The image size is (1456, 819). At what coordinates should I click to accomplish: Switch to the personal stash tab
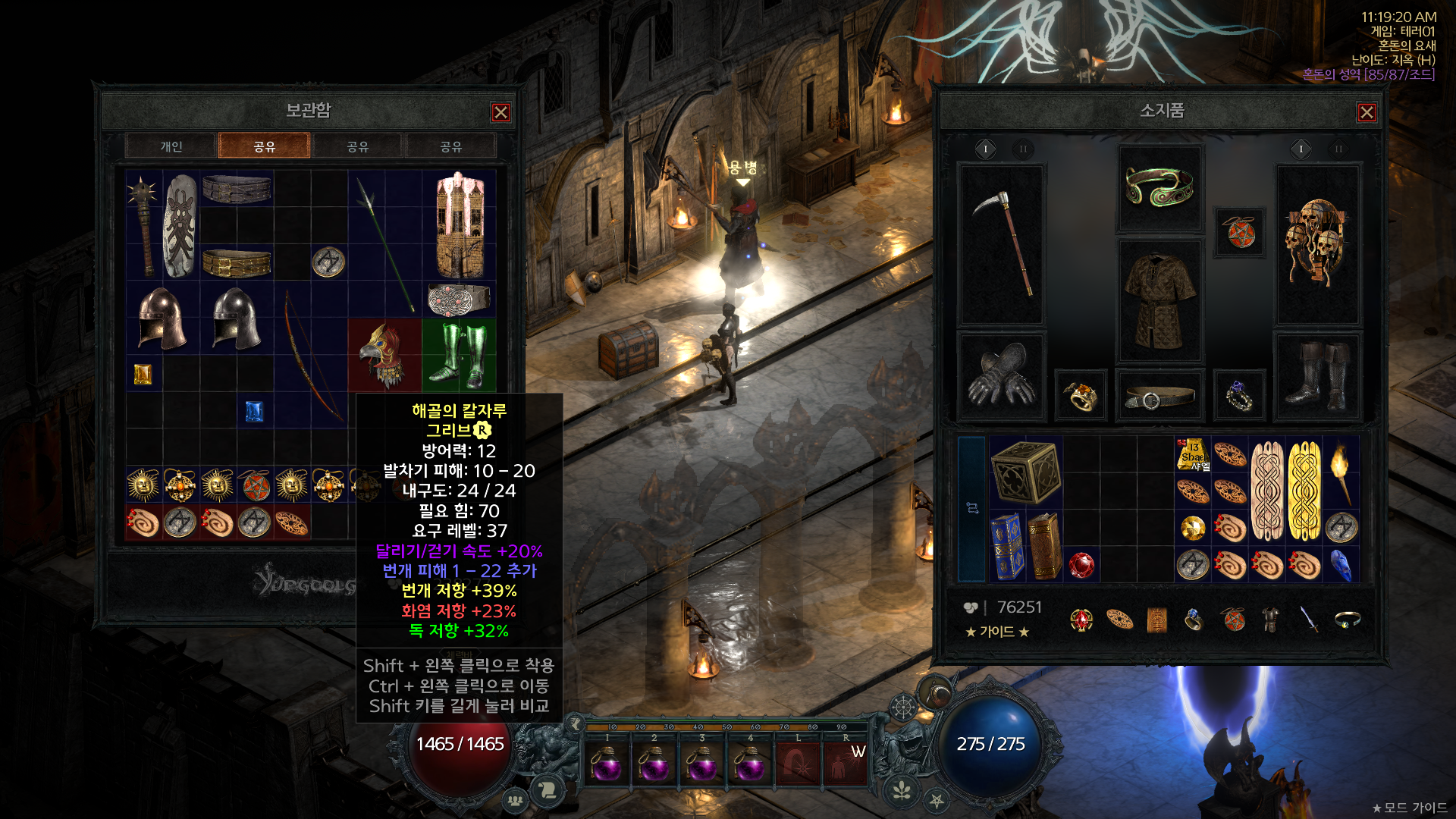[171, 146]
